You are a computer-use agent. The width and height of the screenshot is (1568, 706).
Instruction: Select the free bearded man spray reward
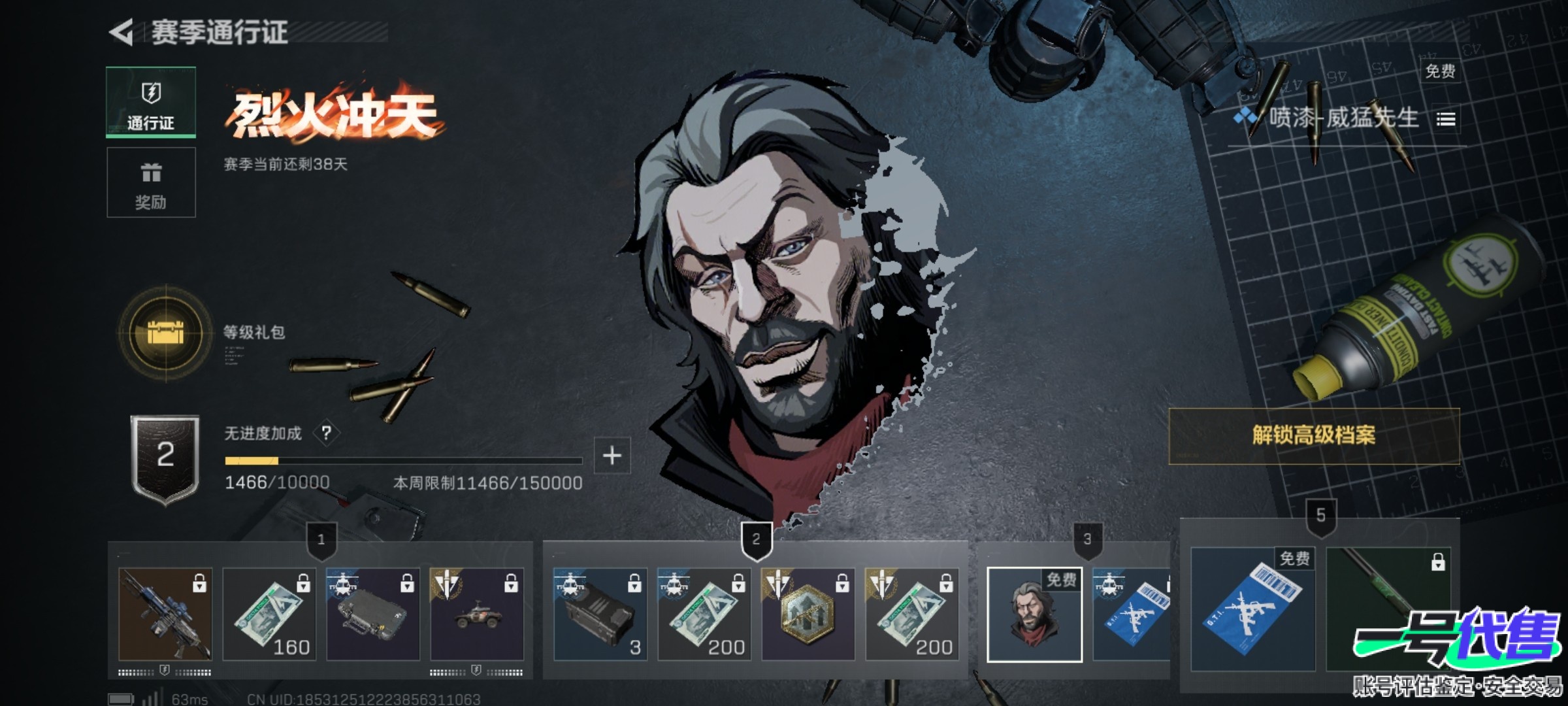pos(1034,614)
